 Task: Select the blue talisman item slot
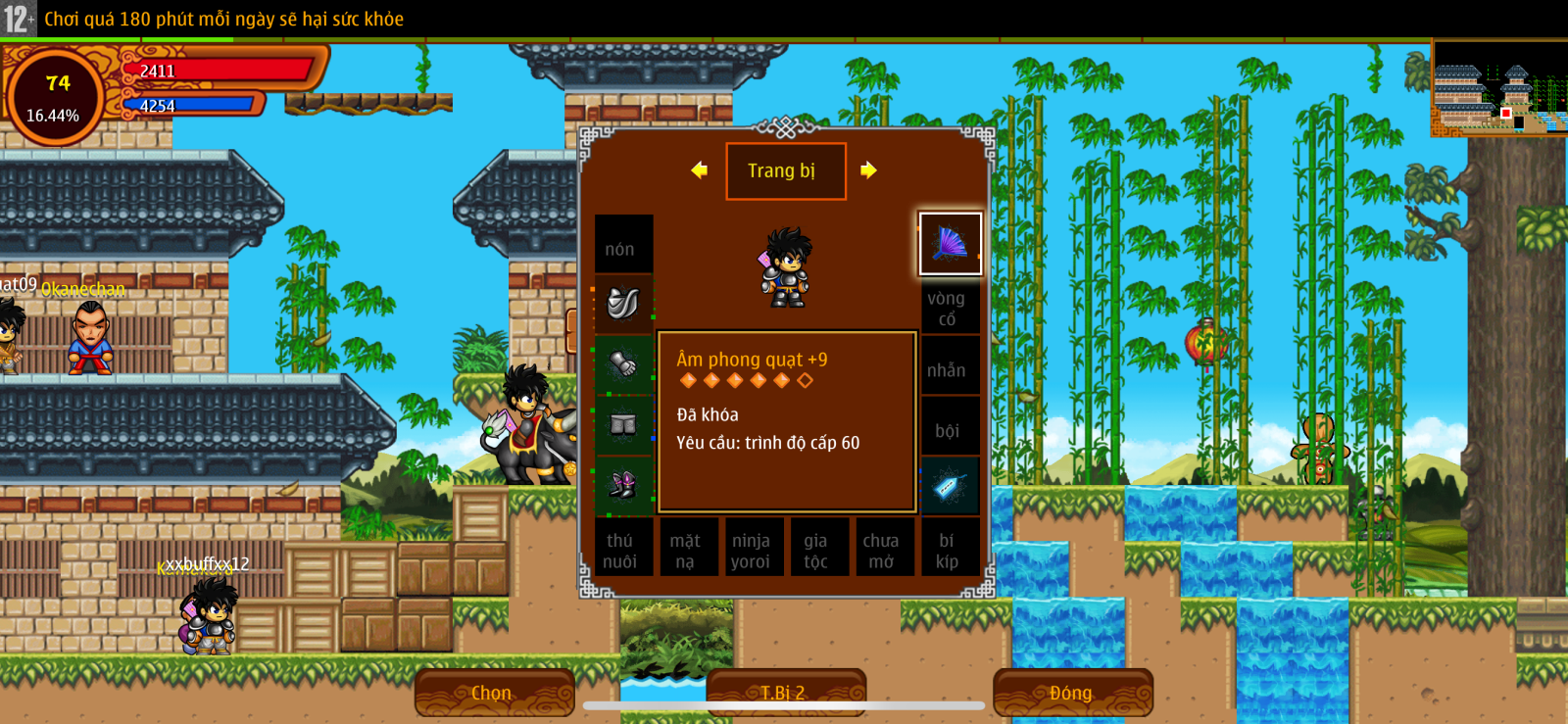pyautogui.click(x=950, y=486)
